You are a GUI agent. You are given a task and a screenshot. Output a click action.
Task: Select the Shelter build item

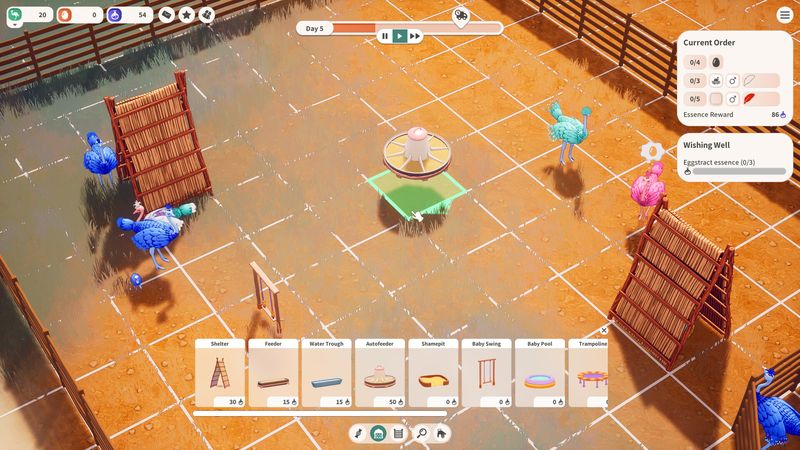[x=220, y=373]
